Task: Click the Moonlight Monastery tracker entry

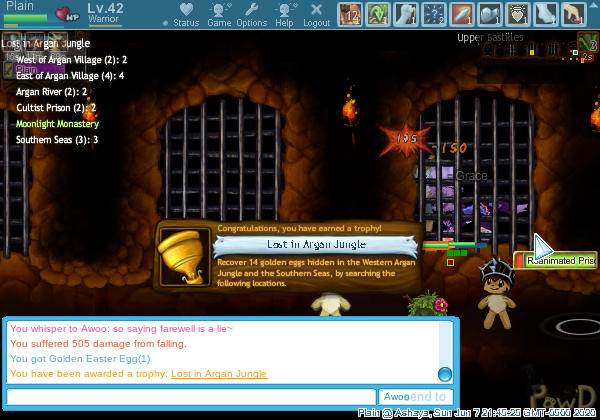Action: click(x=57, y=124)
